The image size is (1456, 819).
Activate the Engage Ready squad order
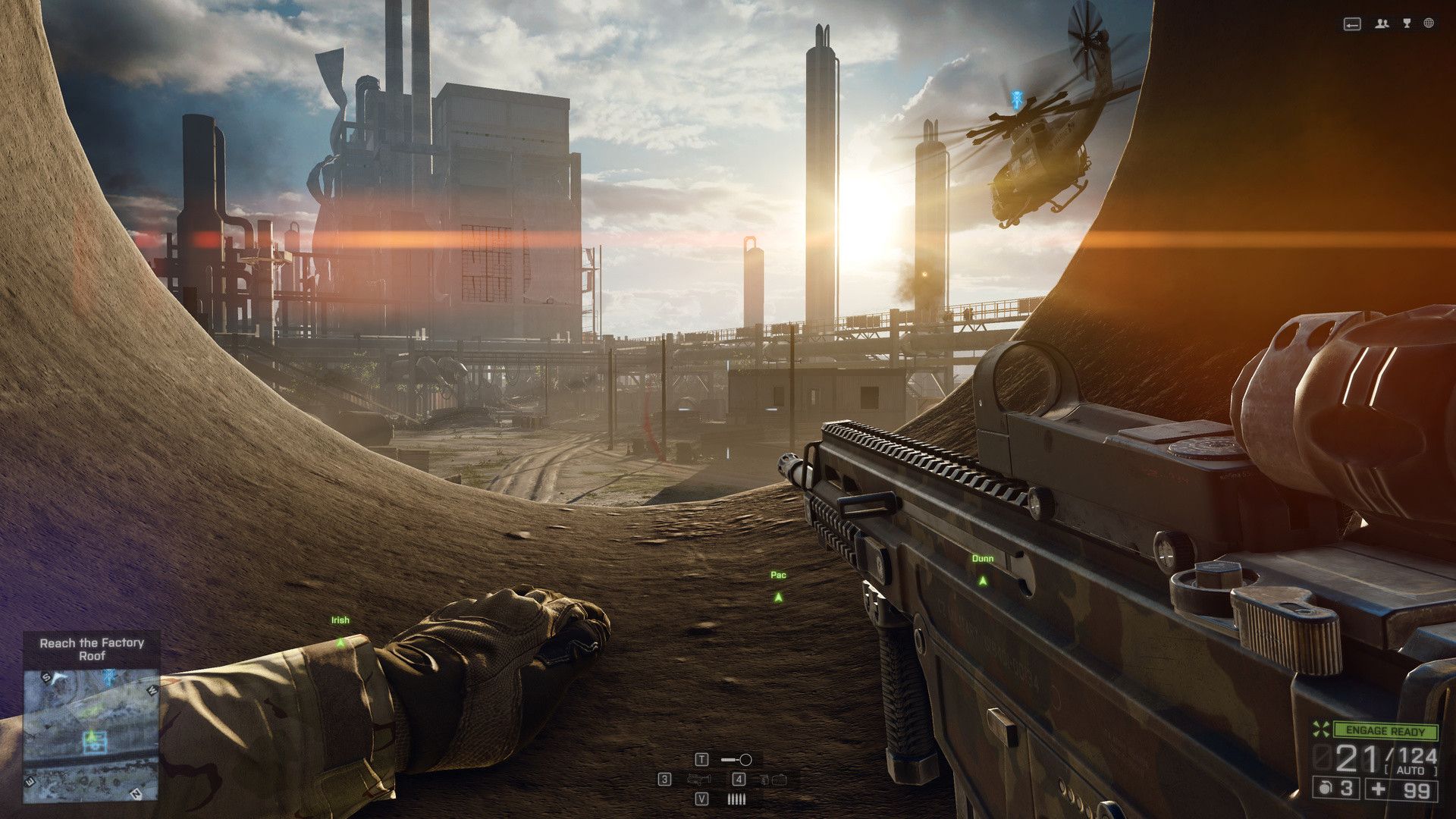pyautogui.click(x=1385, y=731)
